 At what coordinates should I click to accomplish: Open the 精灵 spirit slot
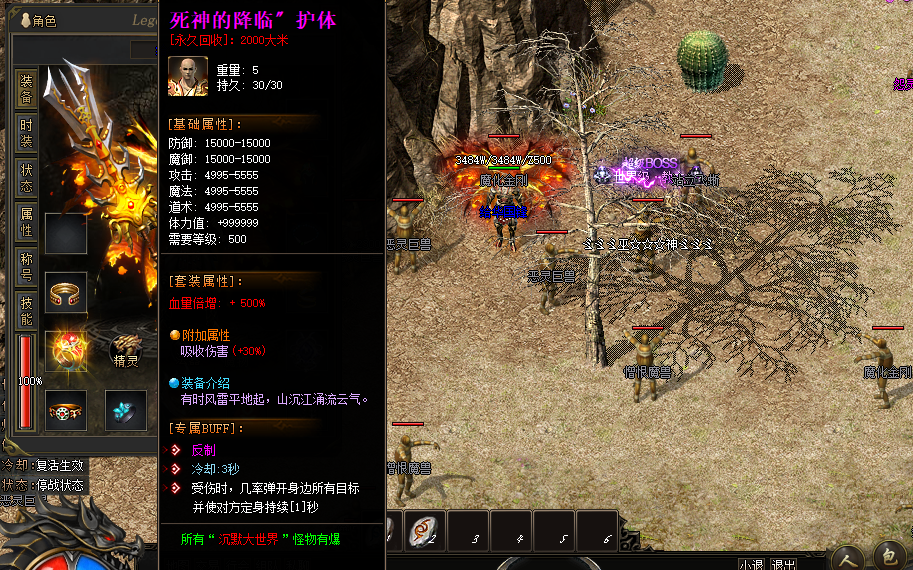(x=126, y=351)
